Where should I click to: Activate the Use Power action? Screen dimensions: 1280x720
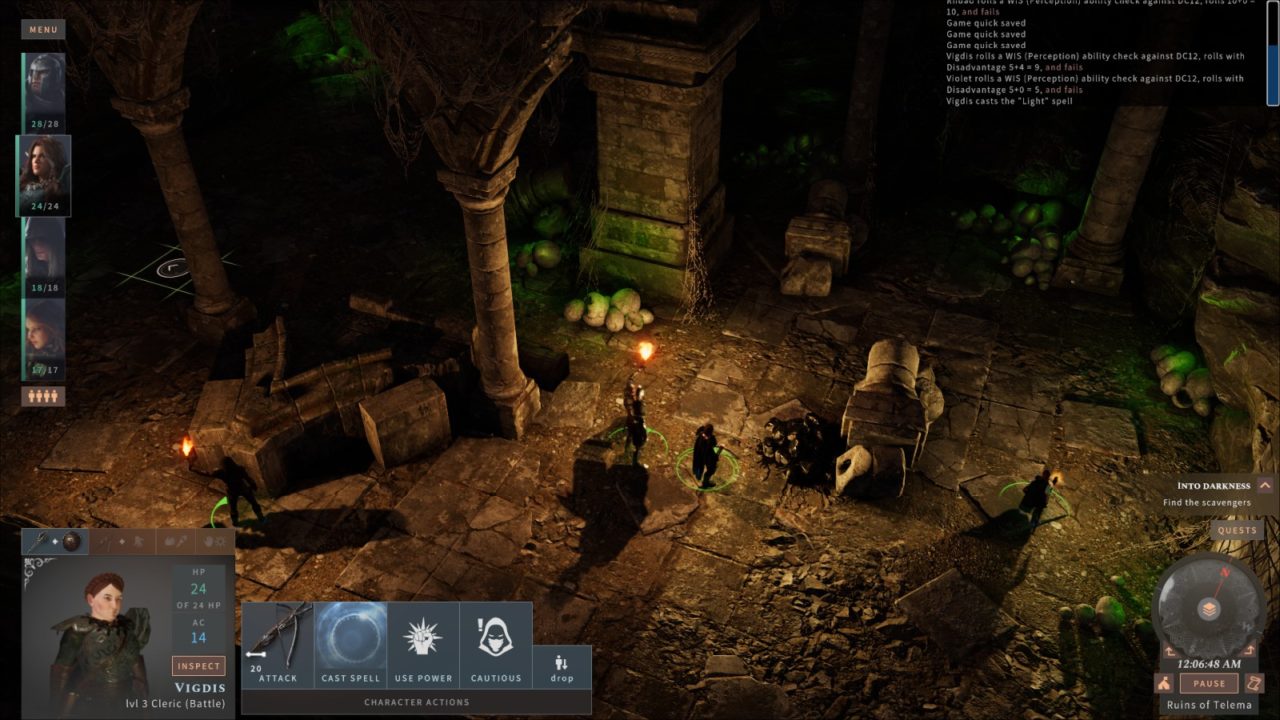coord(423,645)
